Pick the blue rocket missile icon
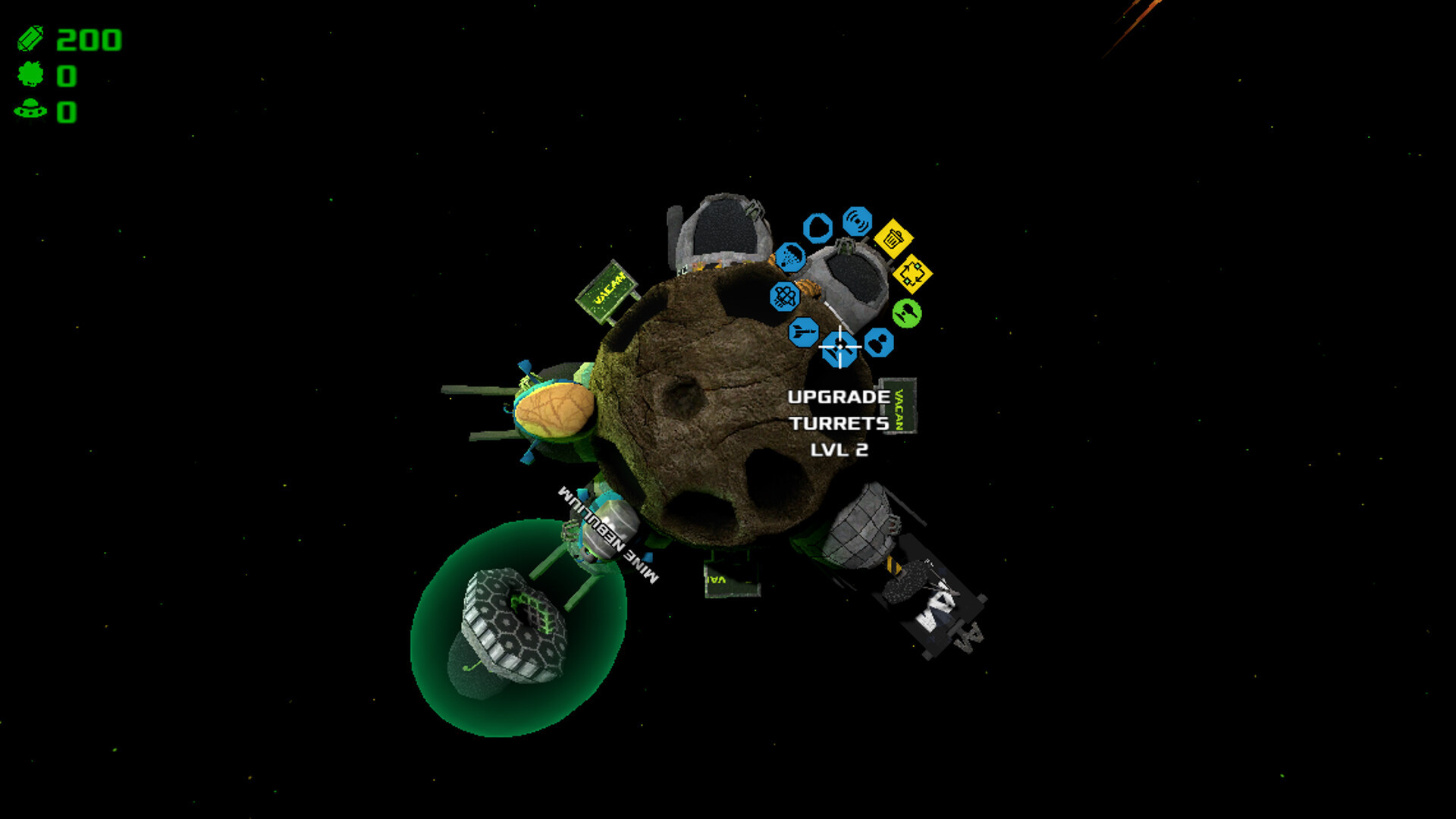1456x819 pixels. pyautogui.click(x=803, y=332)
